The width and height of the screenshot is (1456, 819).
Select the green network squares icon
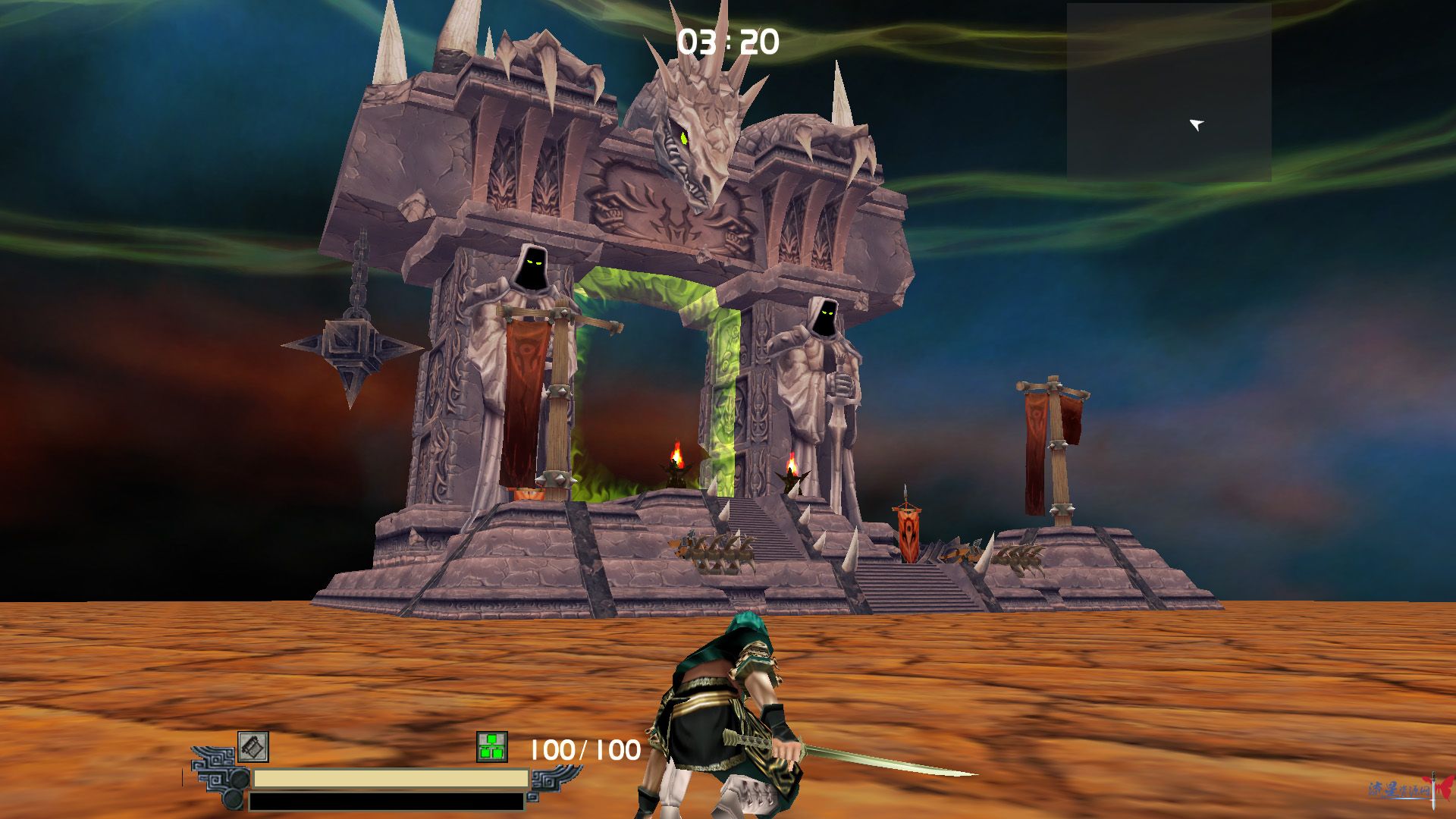(492, 747)
